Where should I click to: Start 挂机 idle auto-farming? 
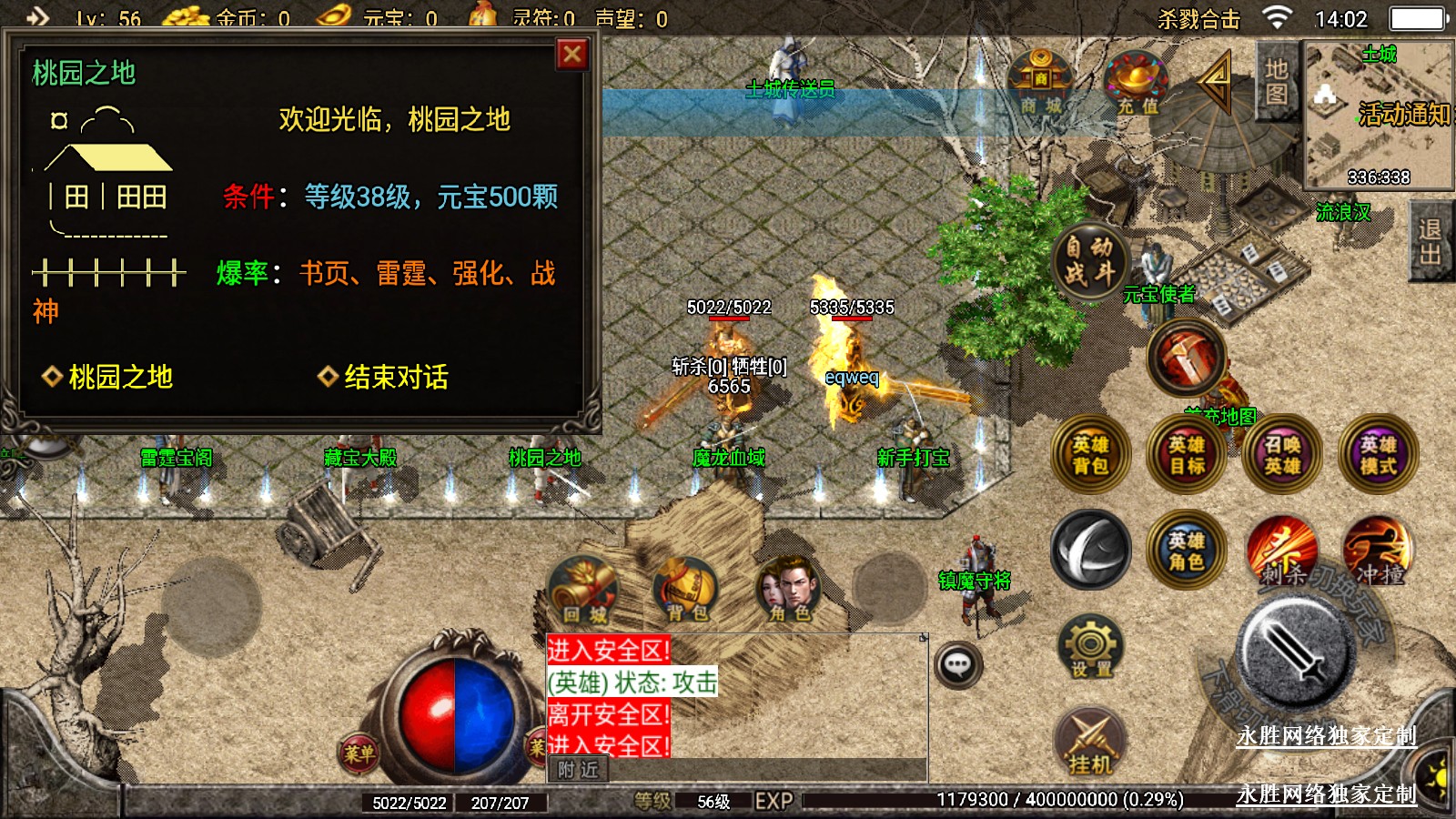[1090, 742]
